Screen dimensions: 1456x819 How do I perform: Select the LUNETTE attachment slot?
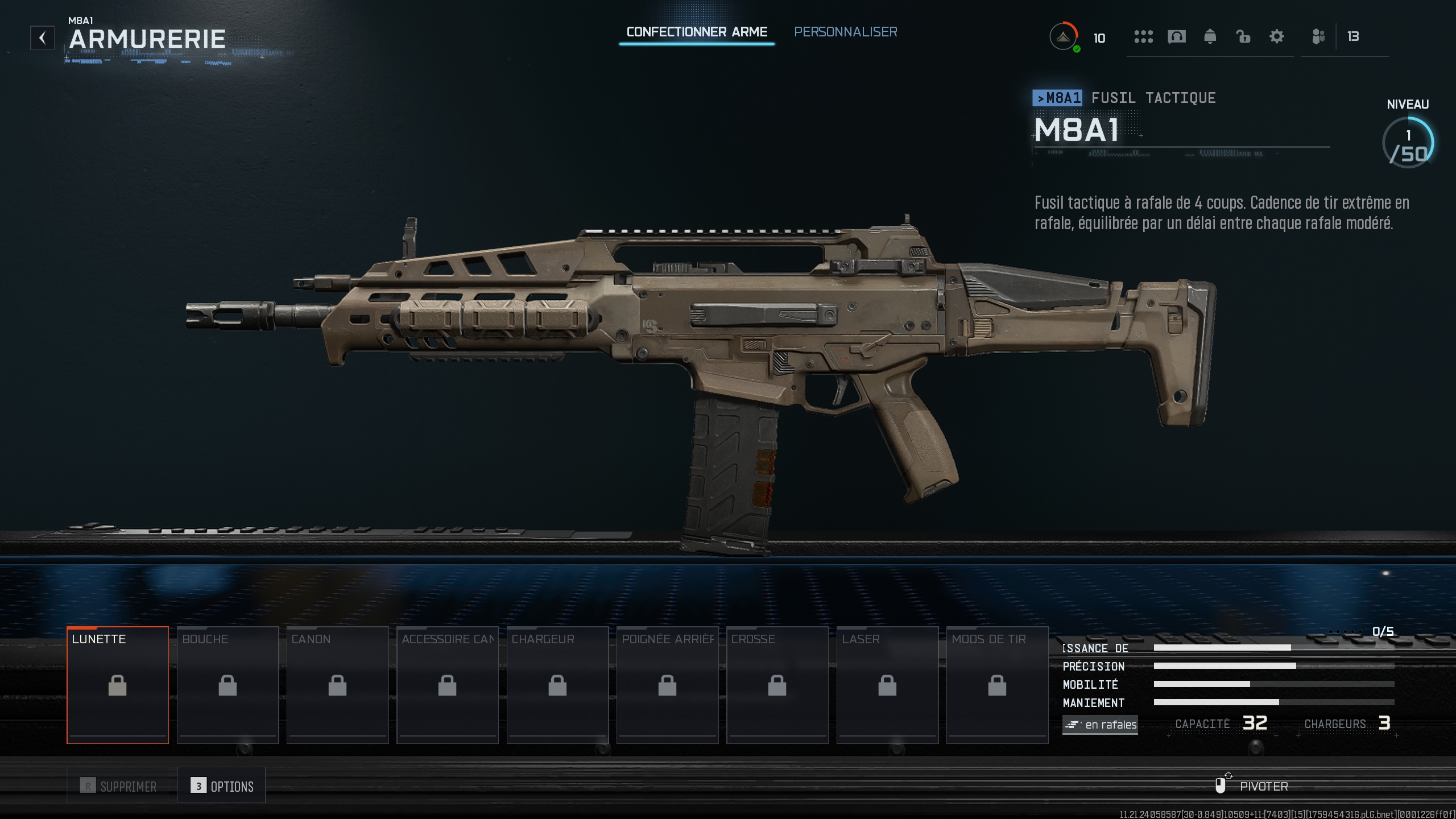(118, 684)
